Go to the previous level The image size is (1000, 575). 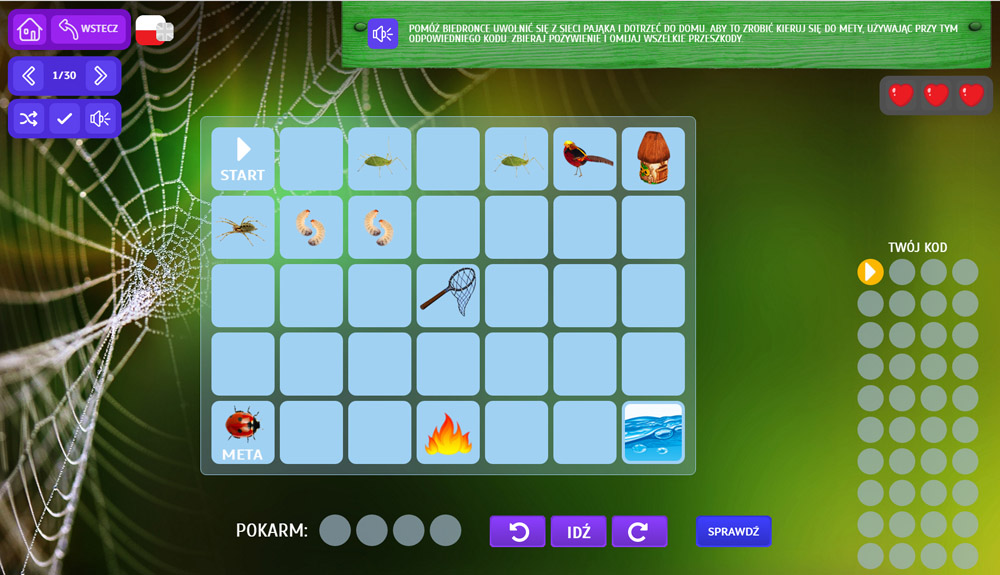29,75
